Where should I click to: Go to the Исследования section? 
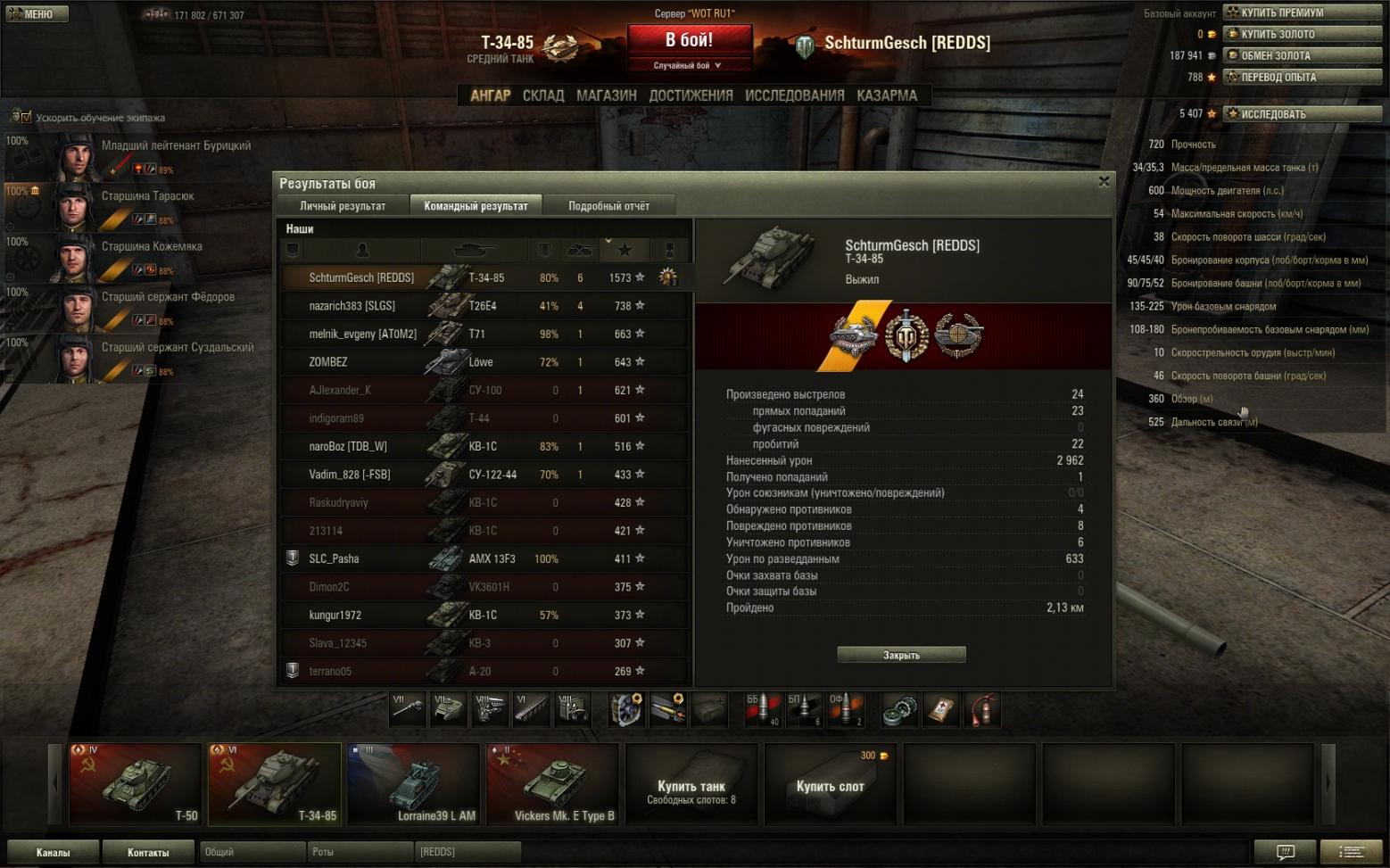pyautogui.click(x=794, y=95)
